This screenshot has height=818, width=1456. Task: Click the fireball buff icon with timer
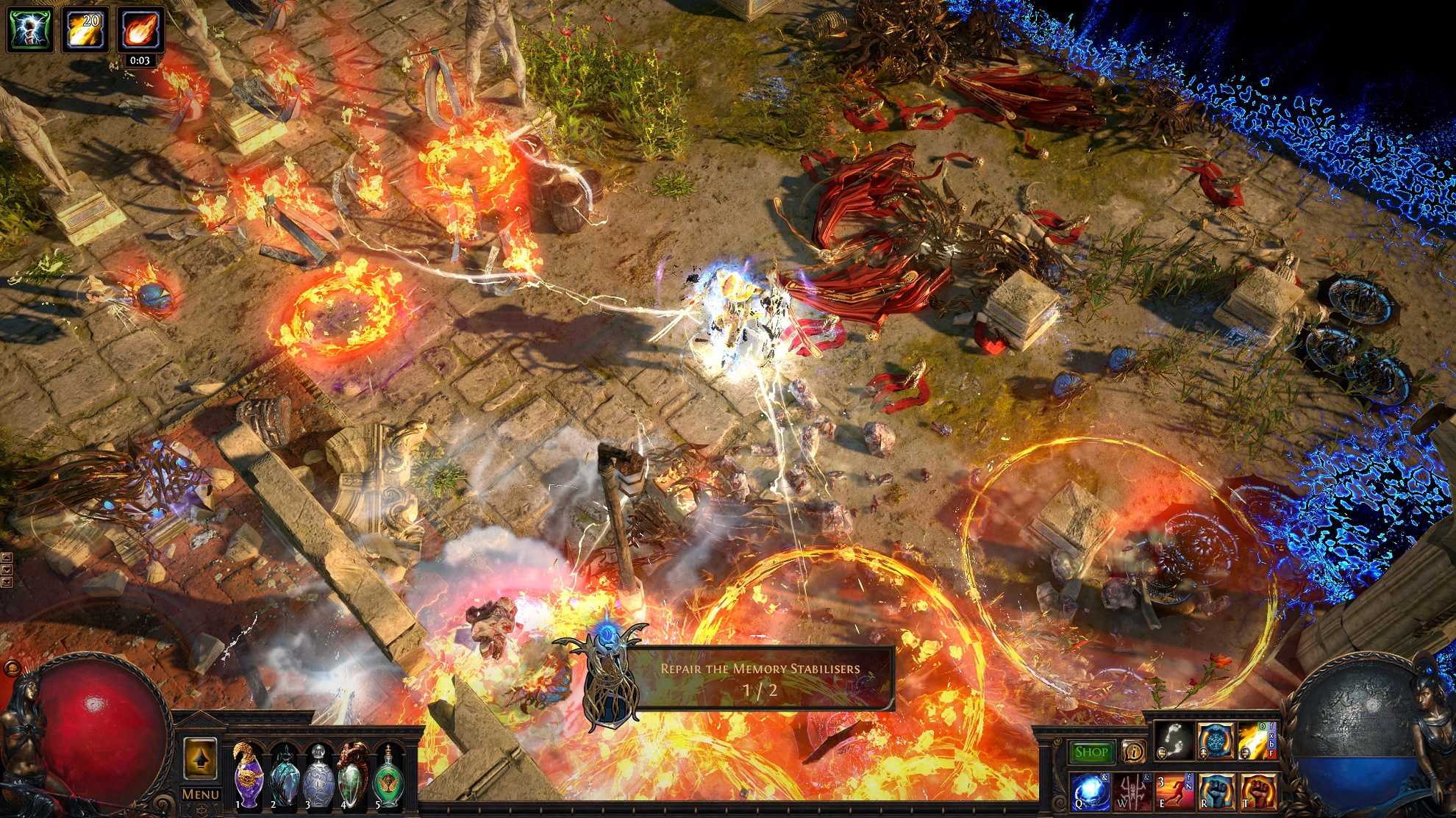click(140, 29)
